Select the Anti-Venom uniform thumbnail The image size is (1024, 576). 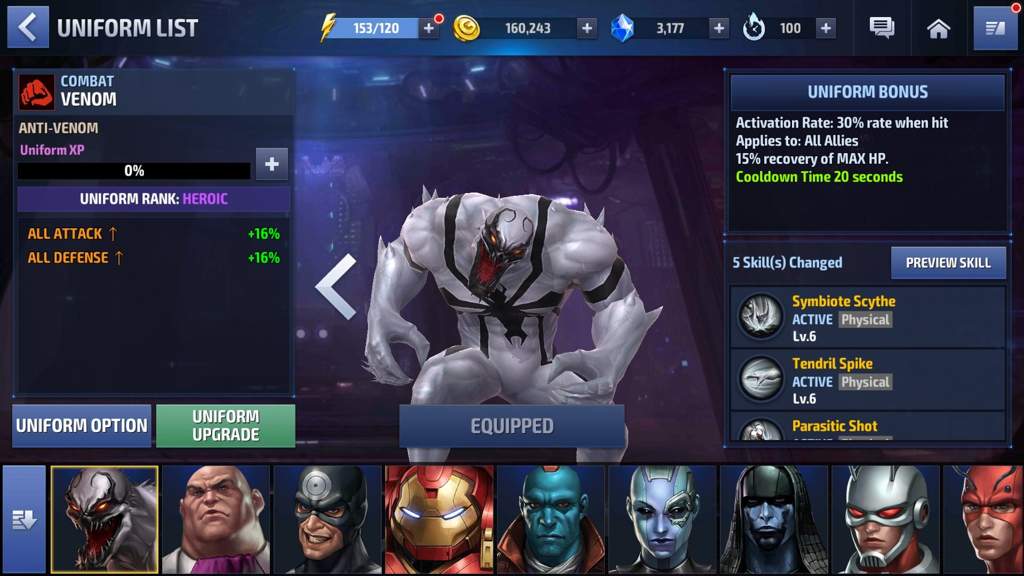point(104,519)
